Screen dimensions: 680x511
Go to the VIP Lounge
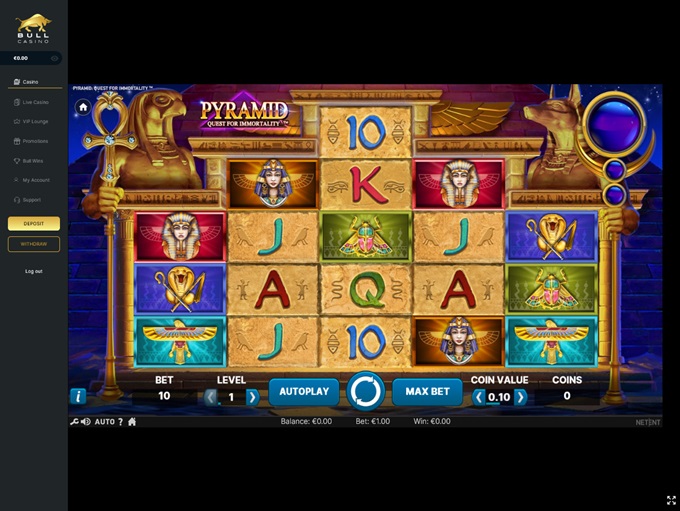pyautogui.click(x=35, y=121)
